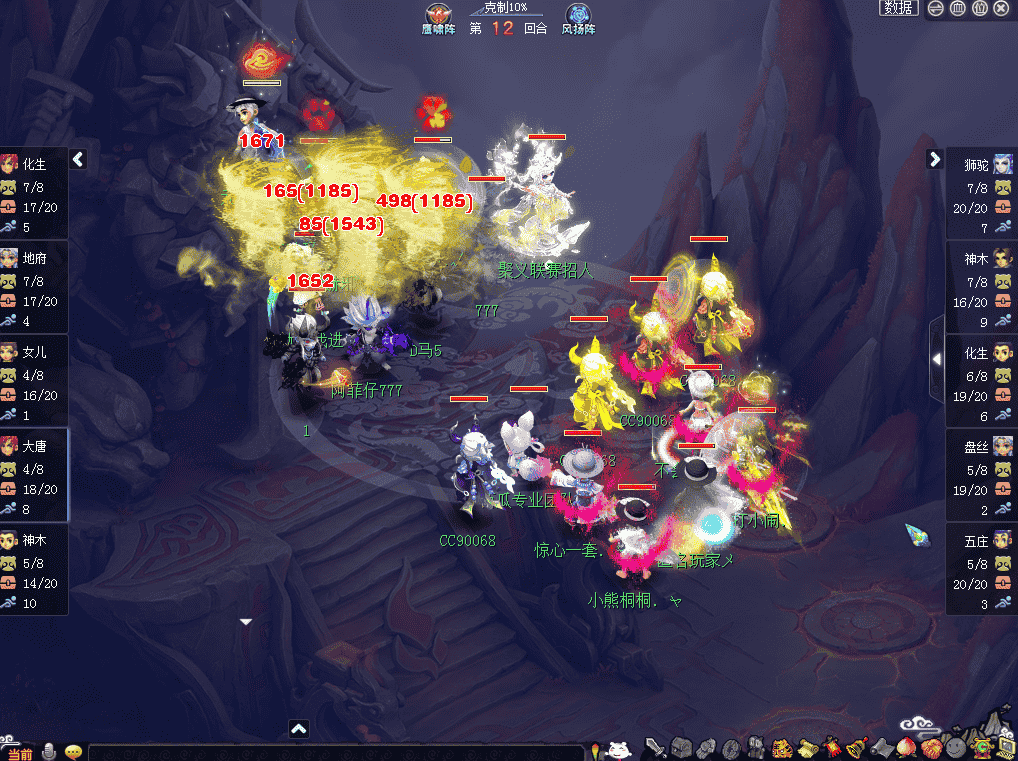This screenshot has height=761, width=1018.
Task: Open the golden bell icon in toolbar
Action: coord(856,748)
